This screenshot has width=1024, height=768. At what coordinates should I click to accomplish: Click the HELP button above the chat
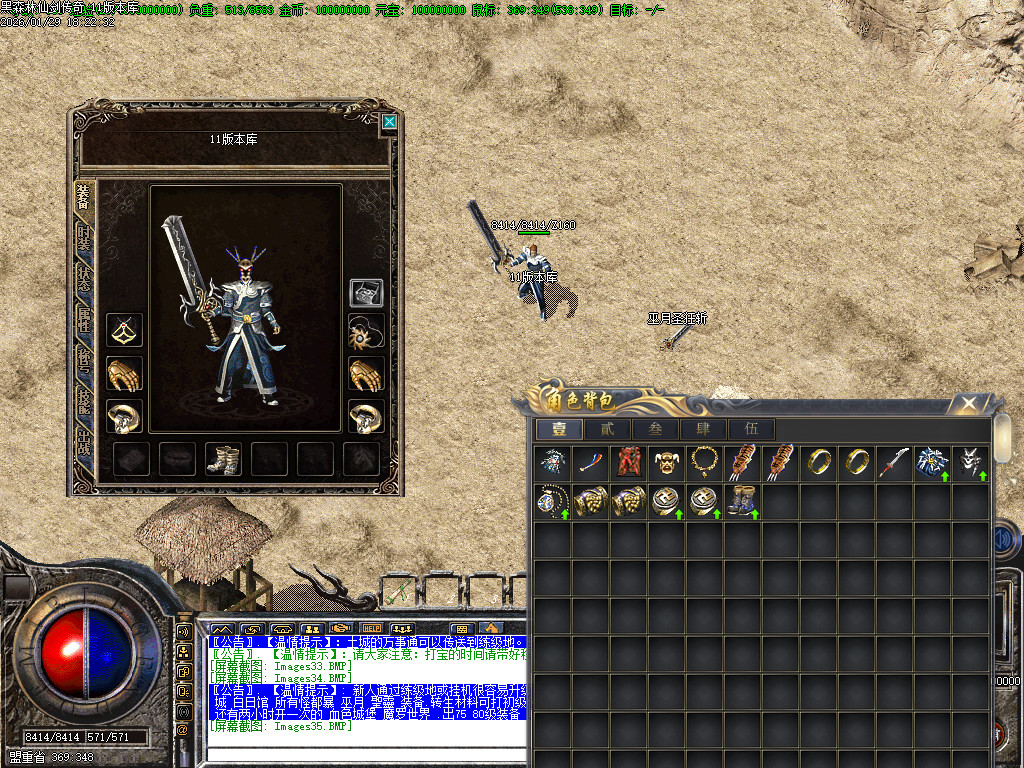(x=372, y=628)
